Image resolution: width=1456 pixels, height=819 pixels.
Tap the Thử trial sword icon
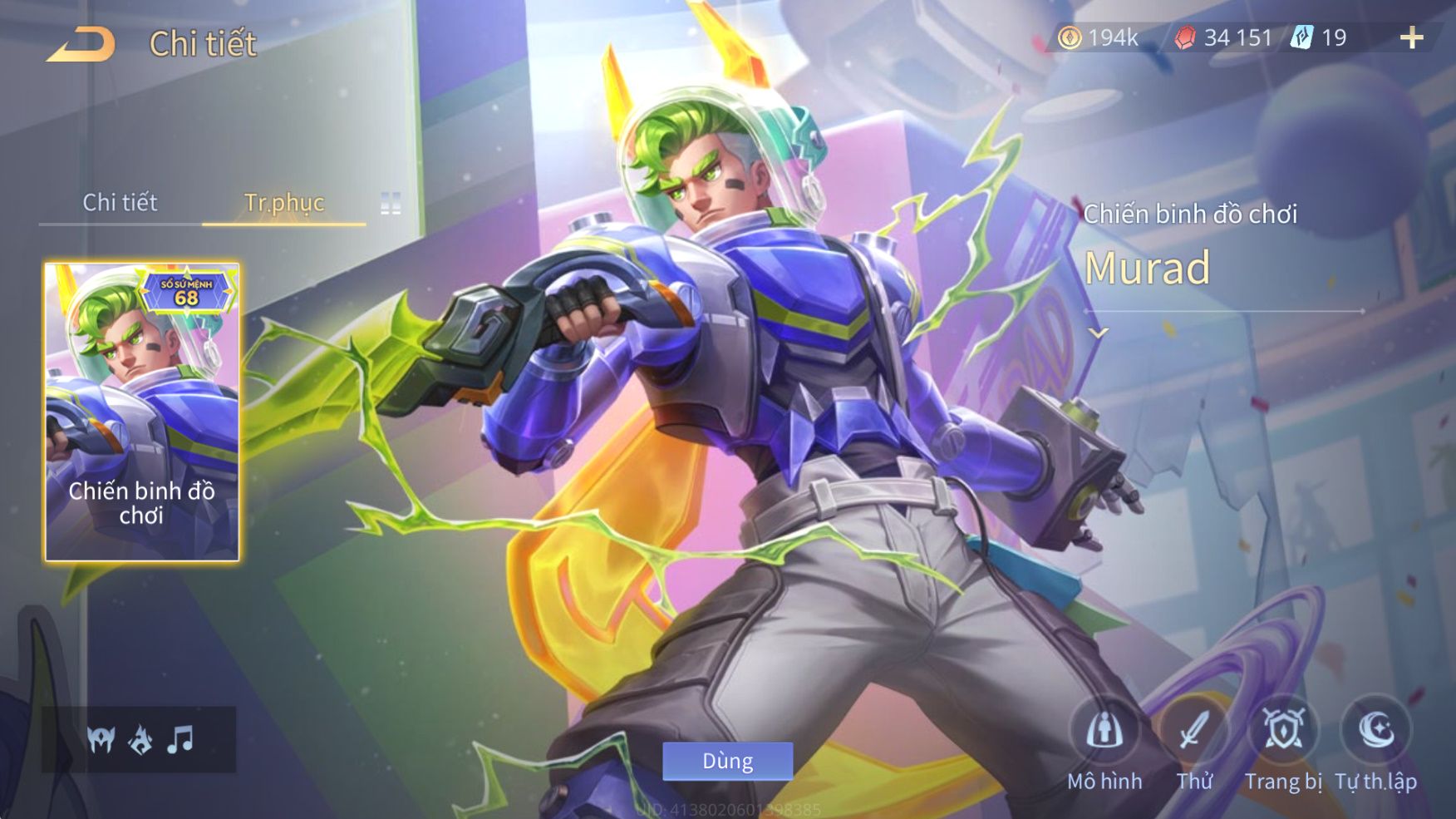(x=1194, y=732)
